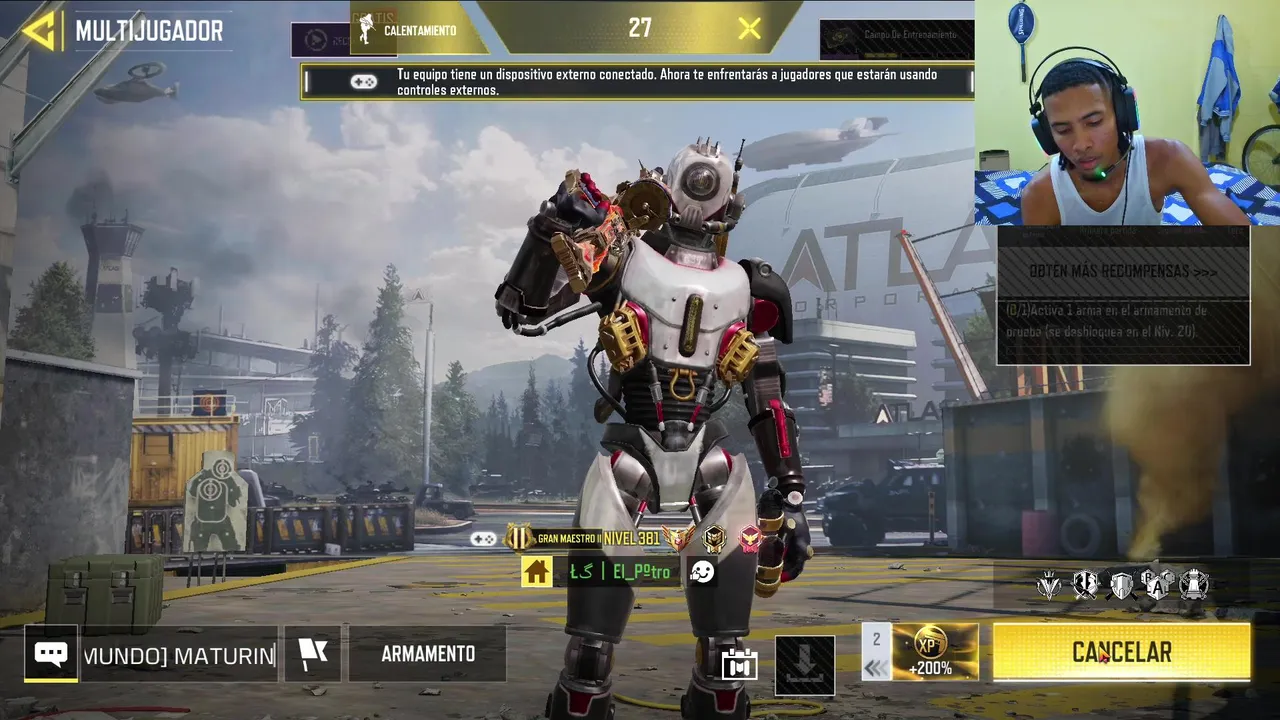Screen dimensions: 1280x720
Task: Expand the panel with double arrows
Action: (876, 668)
